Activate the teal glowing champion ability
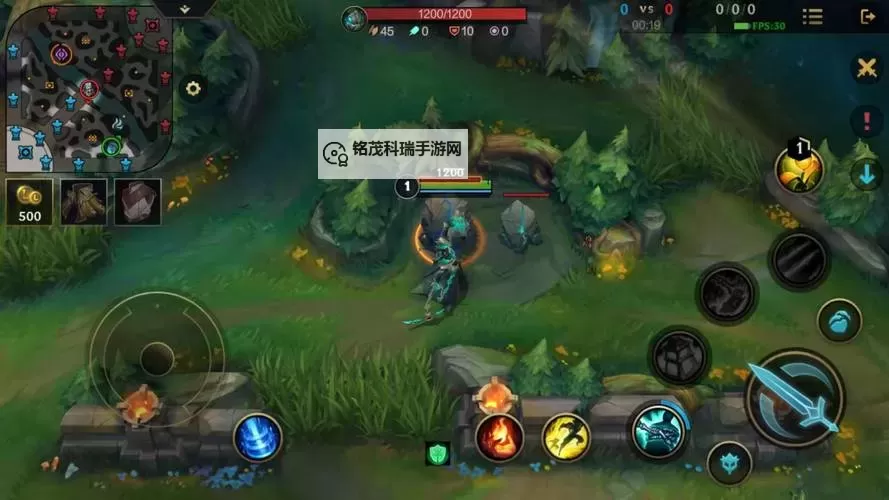This screenshot has width=889, height=500. coord(657,430)
